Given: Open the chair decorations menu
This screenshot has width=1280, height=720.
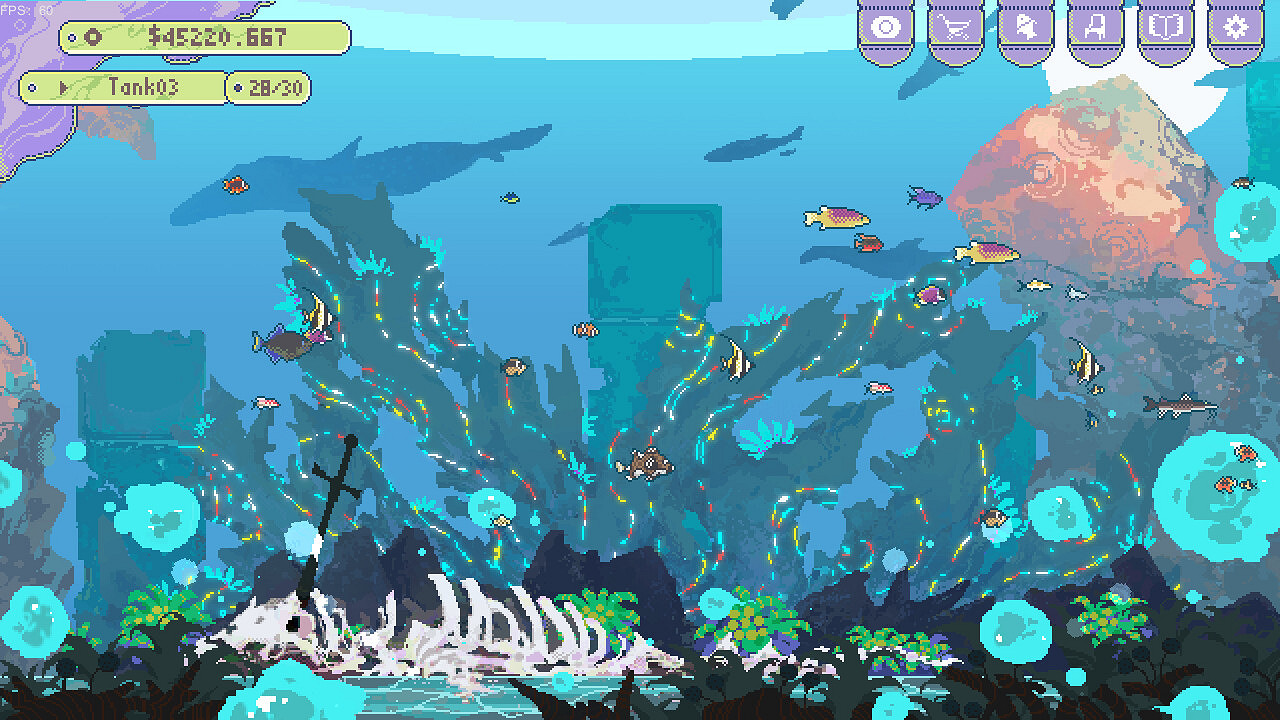Looking at the screenshot, I should coord(1093,25).
